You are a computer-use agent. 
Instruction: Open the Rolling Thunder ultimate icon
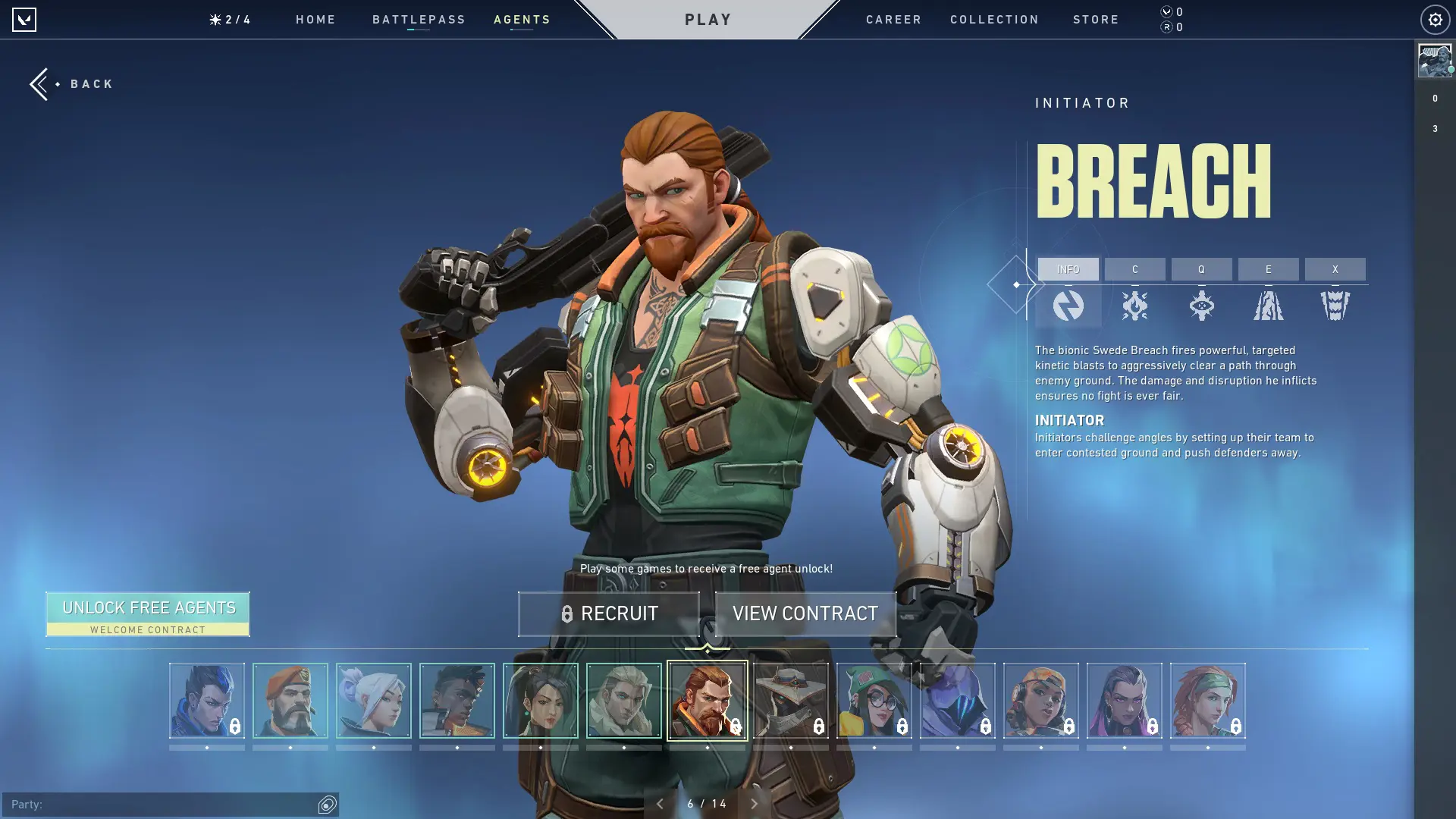tap(1335, 305)
